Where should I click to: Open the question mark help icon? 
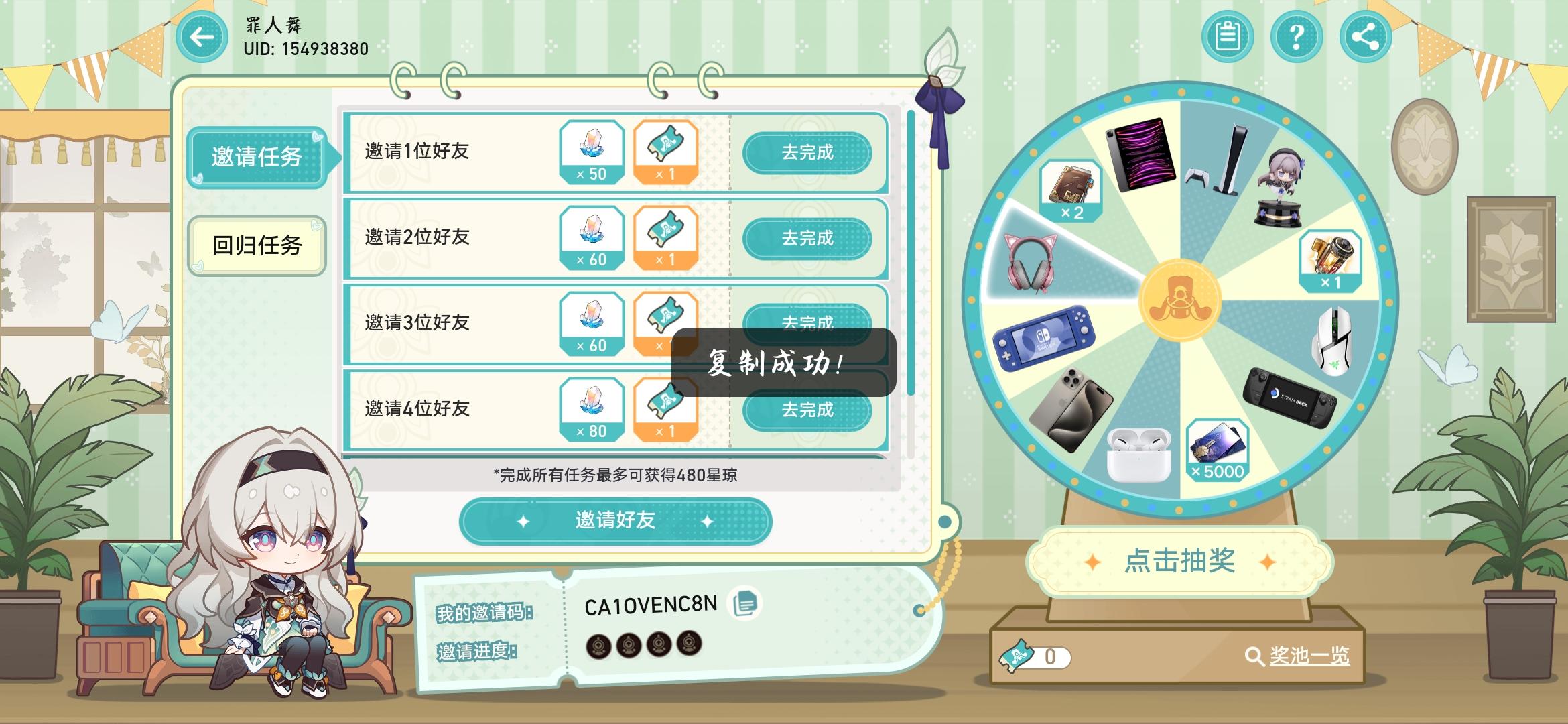point(1297,37)
